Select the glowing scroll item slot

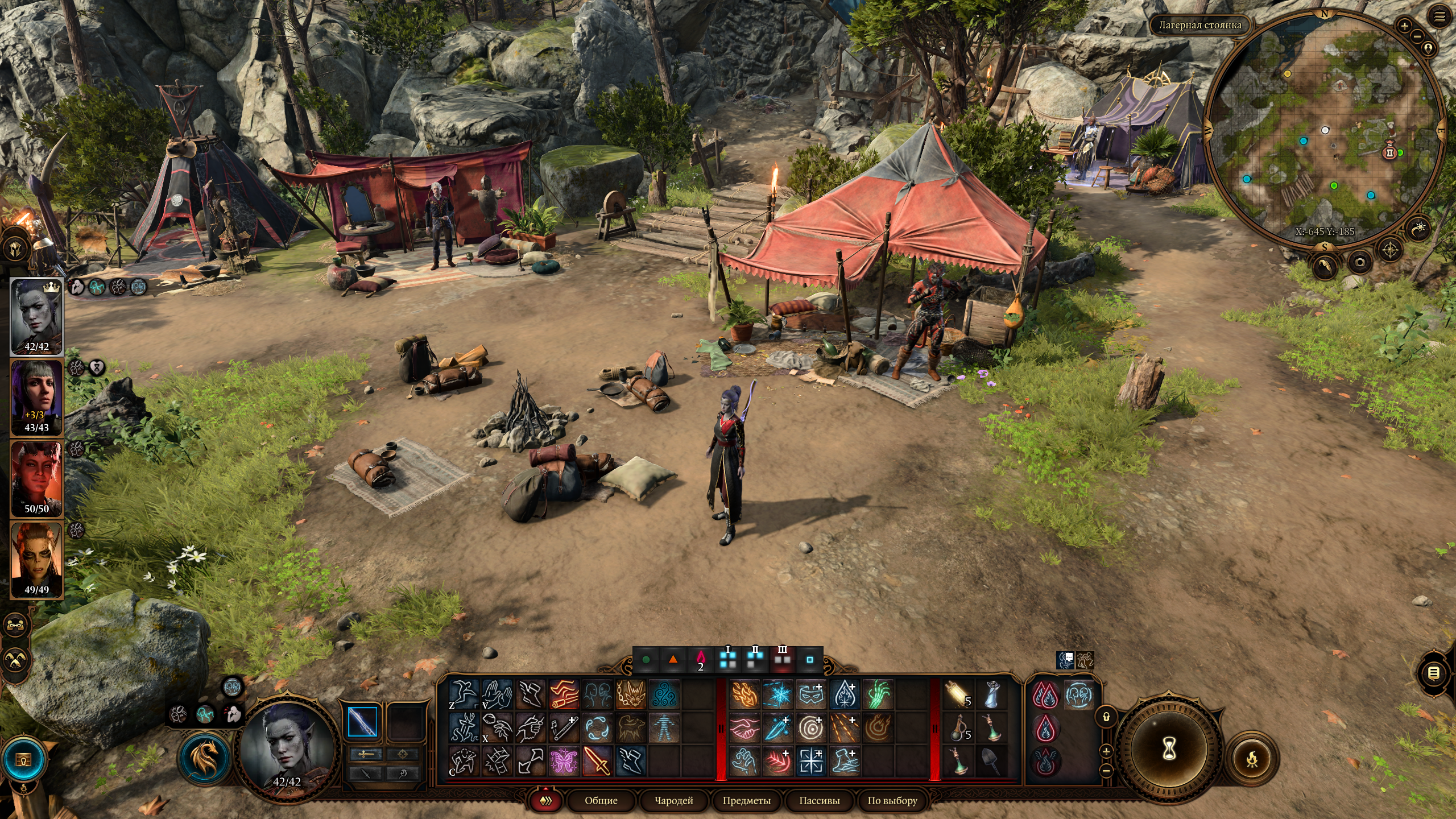click(x=958, y=694)
